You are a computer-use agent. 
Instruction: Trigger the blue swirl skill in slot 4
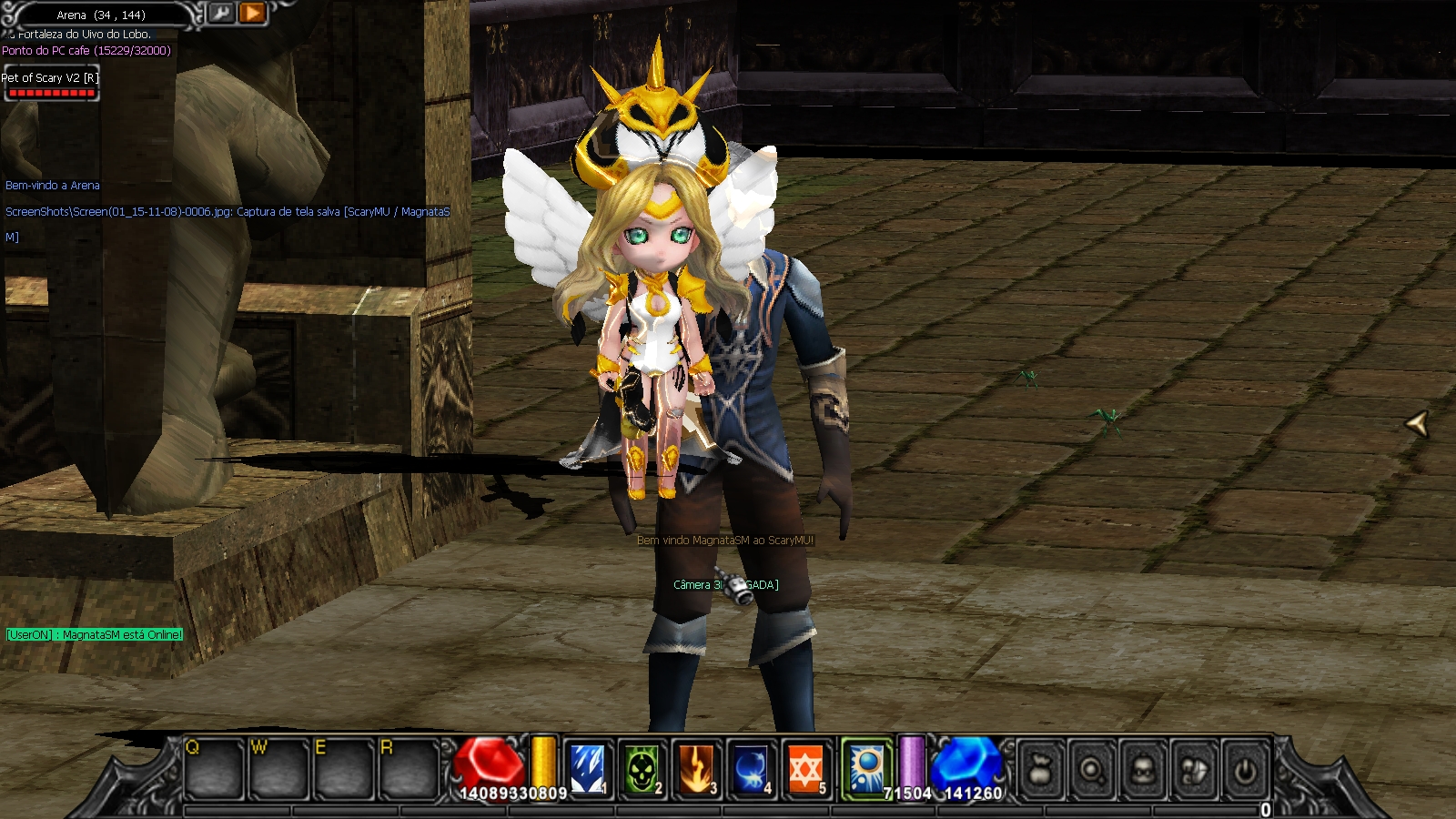point(751,769)
